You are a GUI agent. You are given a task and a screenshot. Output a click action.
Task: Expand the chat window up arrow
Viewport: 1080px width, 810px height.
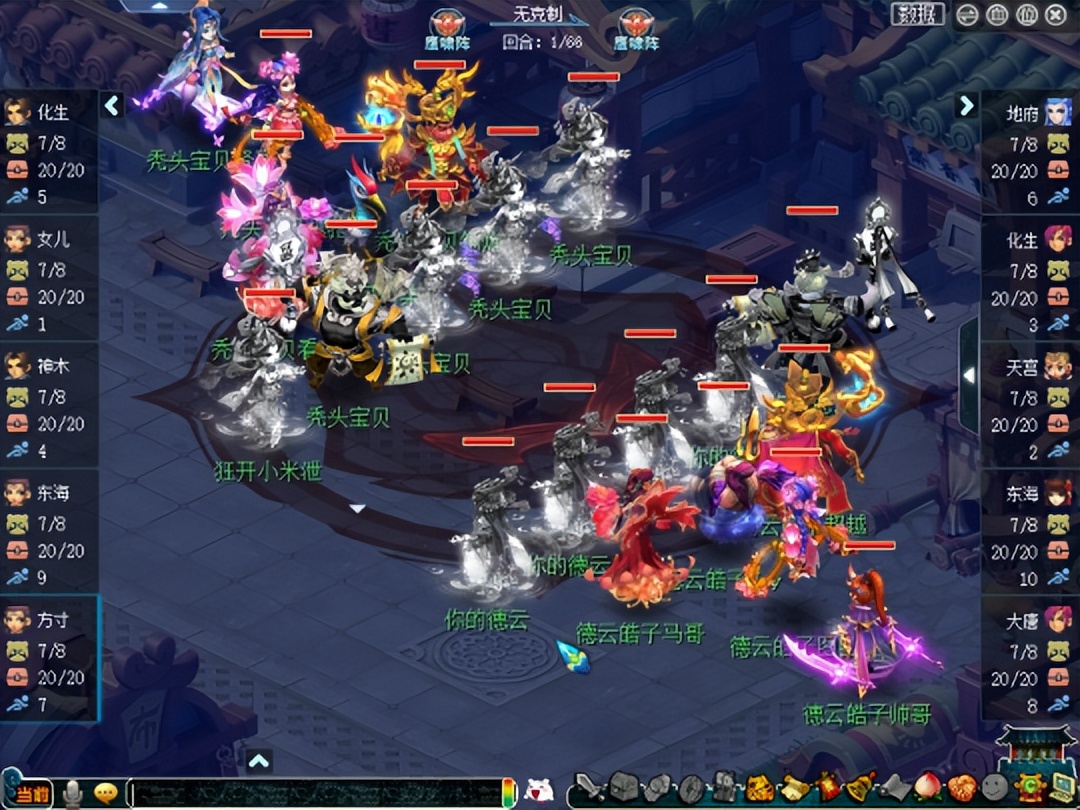(259, 762)
